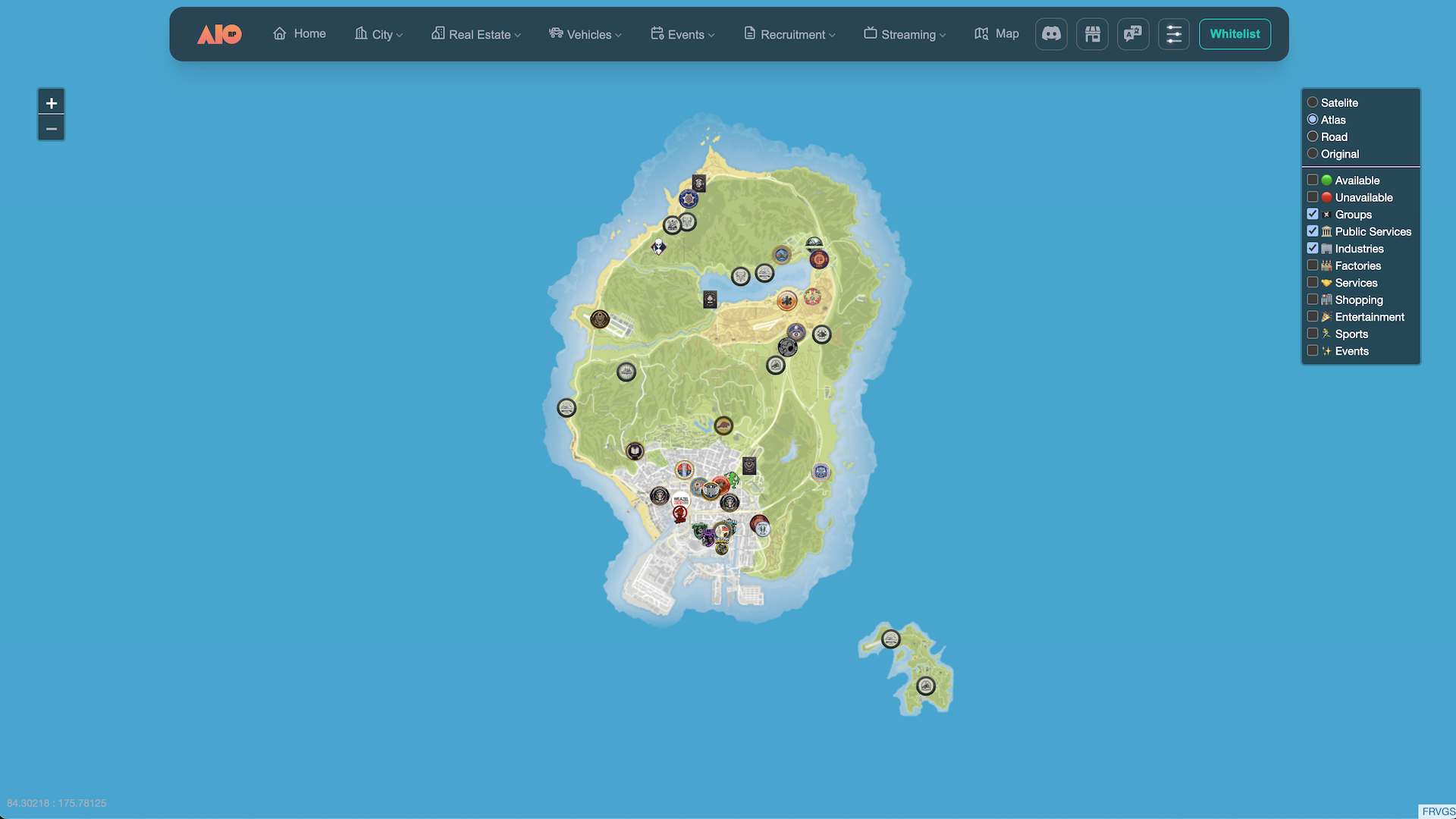Open the Vehicles dropdown
Viewport: 1456px width, 819px height.
pyautogui.click(x=585, y=34)
